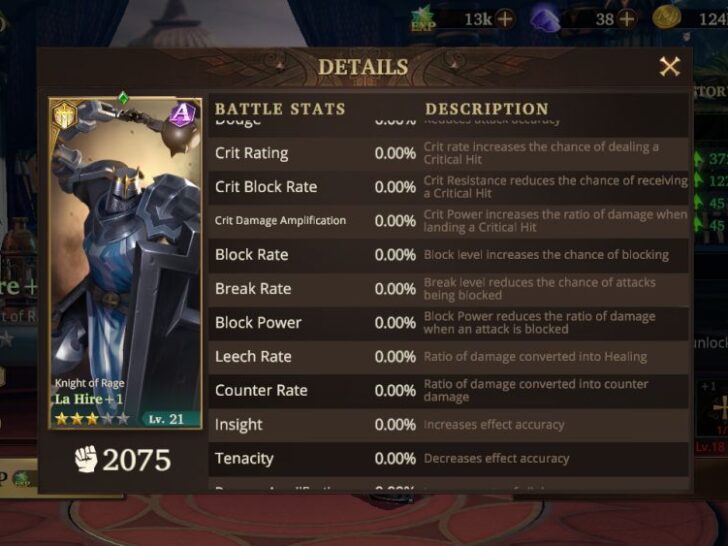Select the Block Power stat row
The width and height of the screenshot is (728, 546).
tap(450, 322)
